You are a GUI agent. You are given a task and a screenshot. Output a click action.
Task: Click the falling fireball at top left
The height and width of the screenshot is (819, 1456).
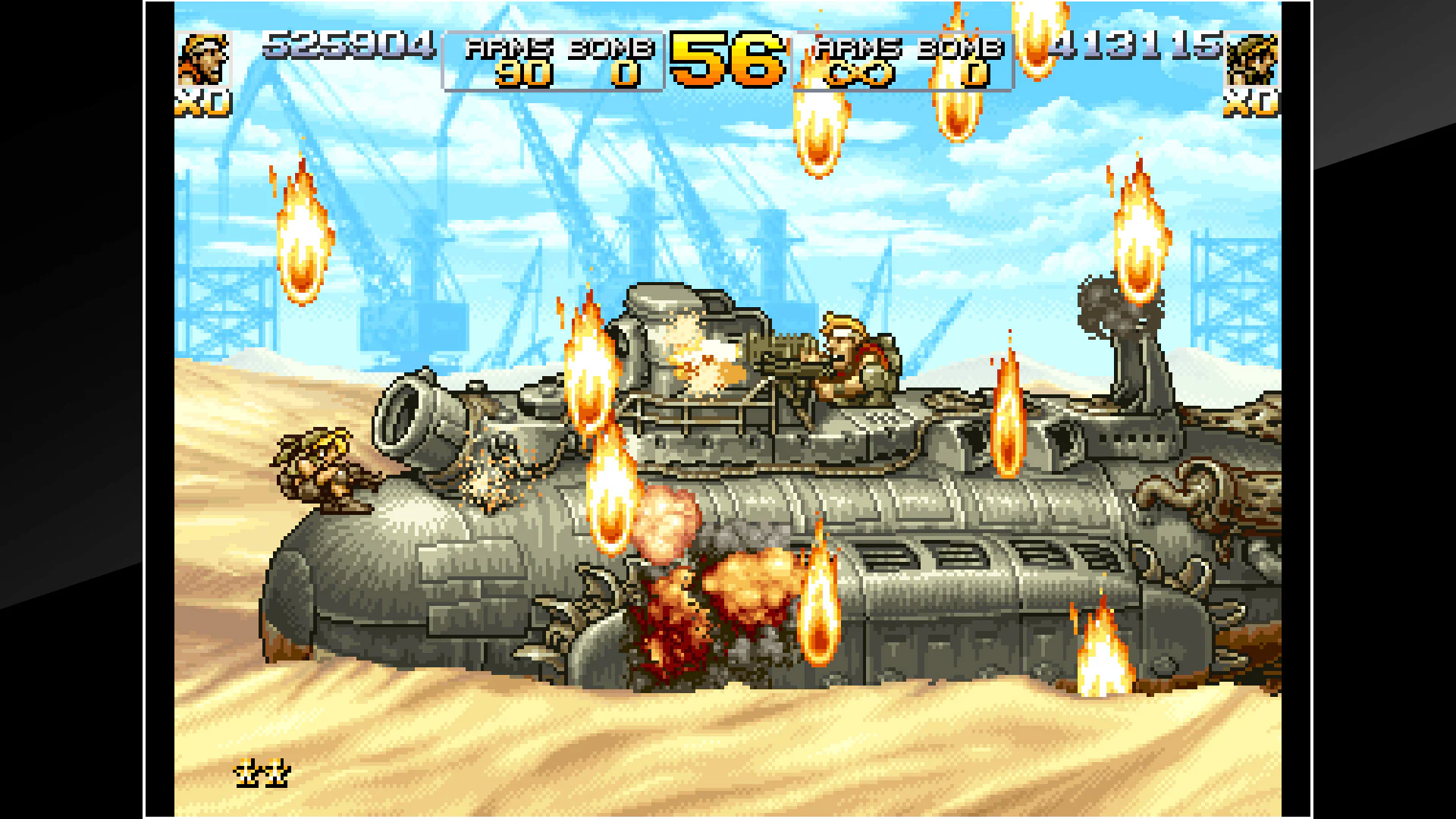[x=303, y=227]
